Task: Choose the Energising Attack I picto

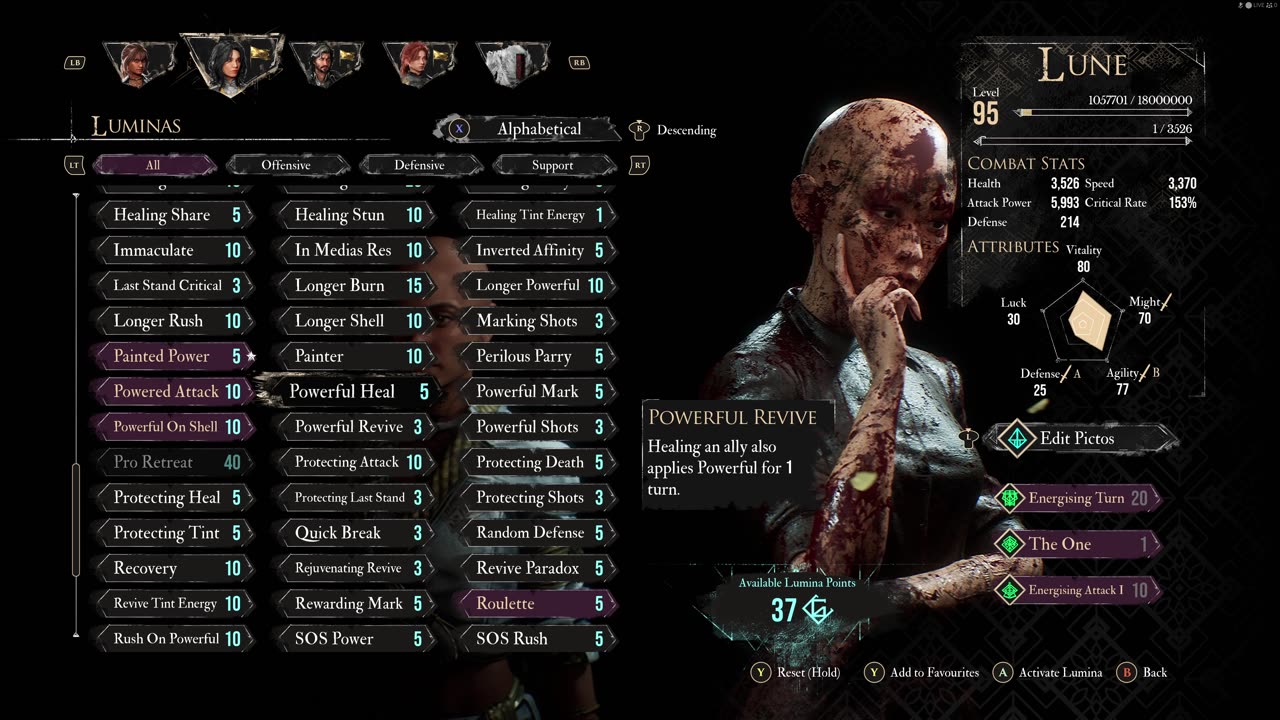Action: pyautogui.click(x=1076, y=590)
